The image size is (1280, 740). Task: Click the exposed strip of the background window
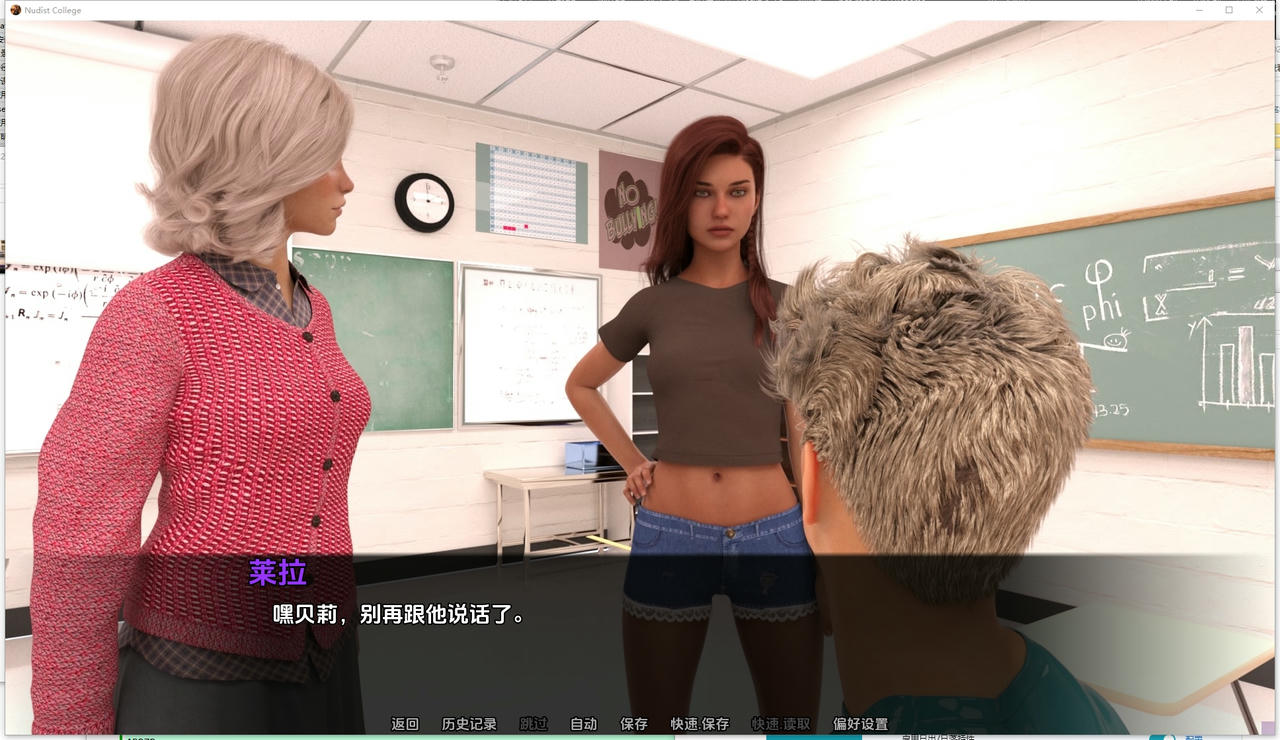tap(3, 400)
